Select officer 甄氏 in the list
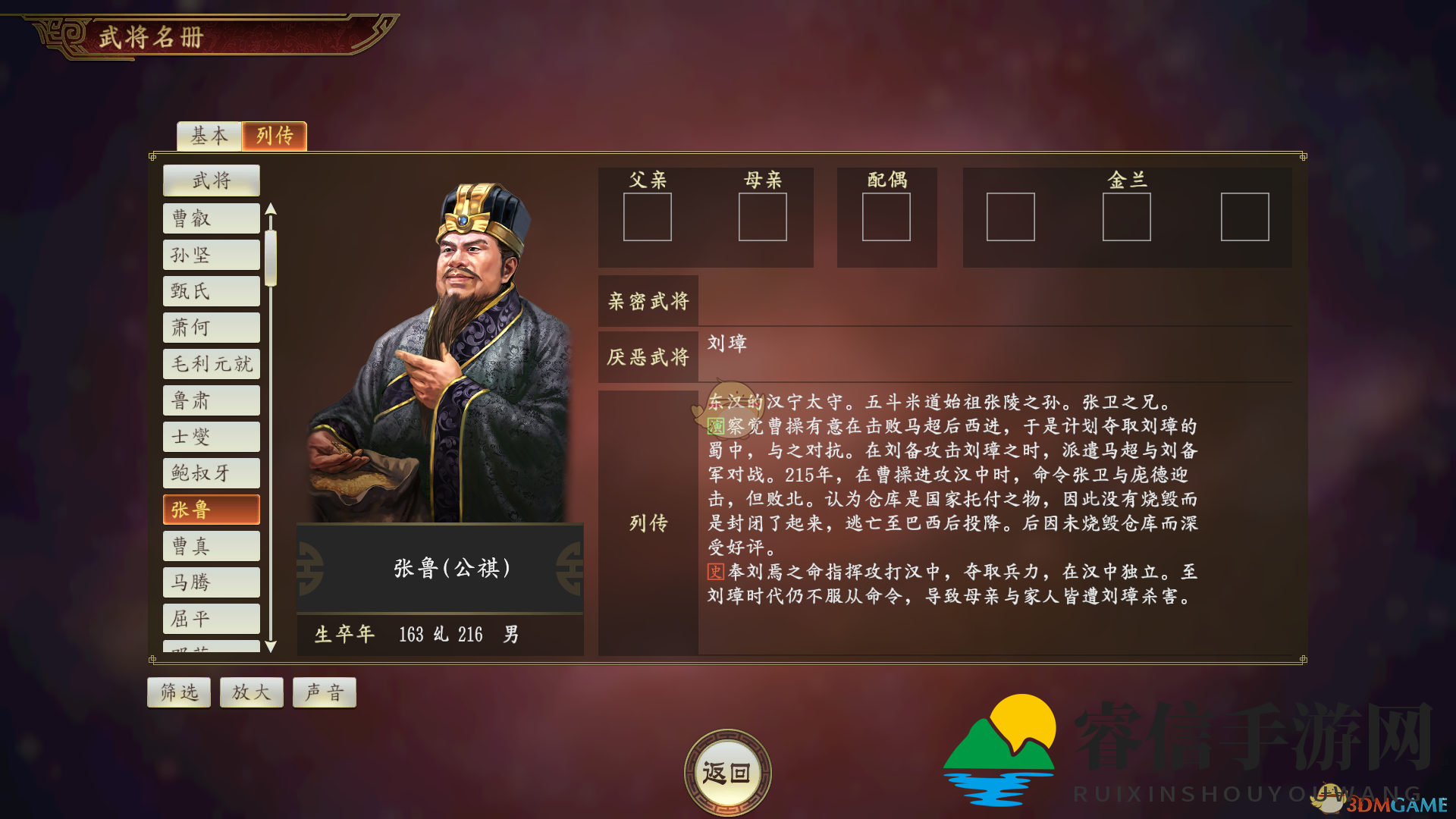The width and height of the screenshot is (1456, 819). tap(212, 291)
